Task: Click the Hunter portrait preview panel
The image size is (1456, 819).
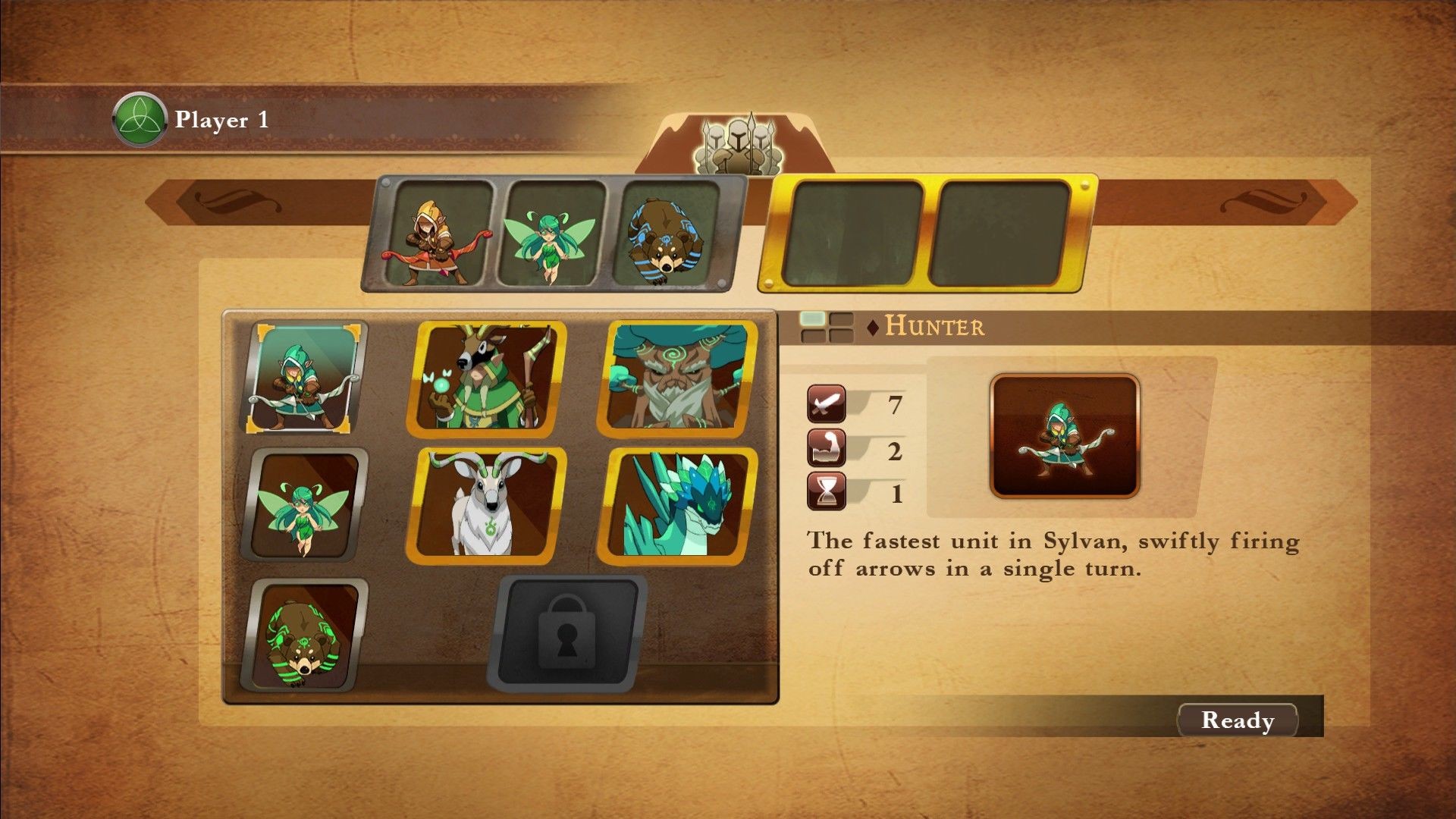Action: pyautogui.click(x=1064, y=435)
